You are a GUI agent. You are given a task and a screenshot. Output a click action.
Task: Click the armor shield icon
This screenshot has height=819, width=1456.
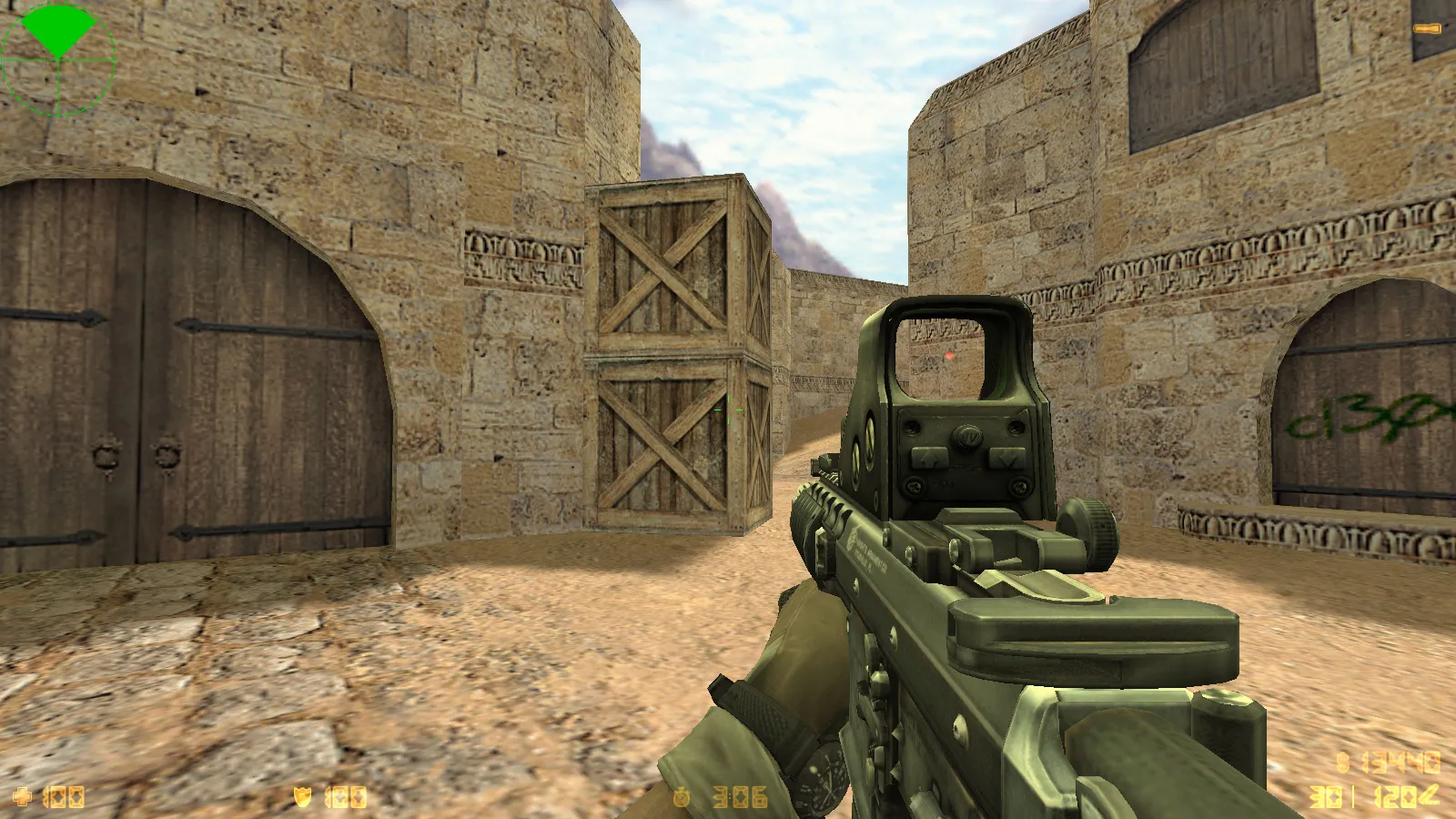click(x=302, y=797)
